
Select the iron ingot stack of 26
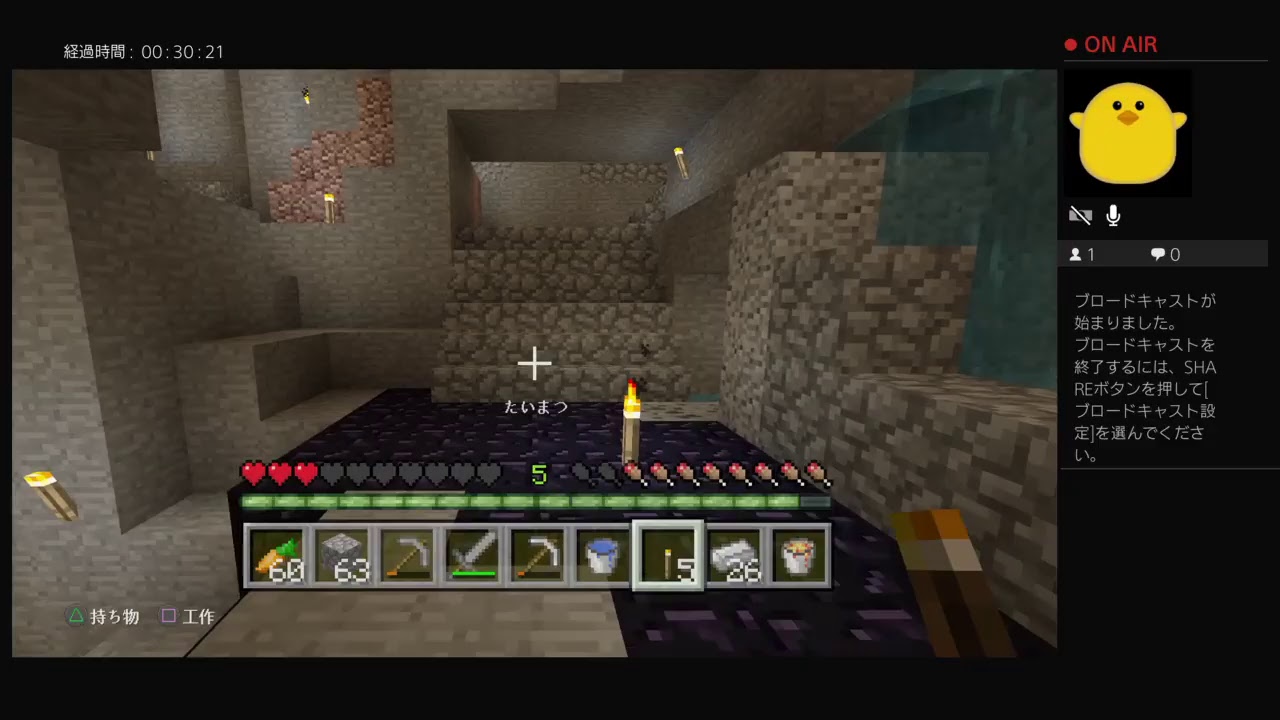point(734,557)
